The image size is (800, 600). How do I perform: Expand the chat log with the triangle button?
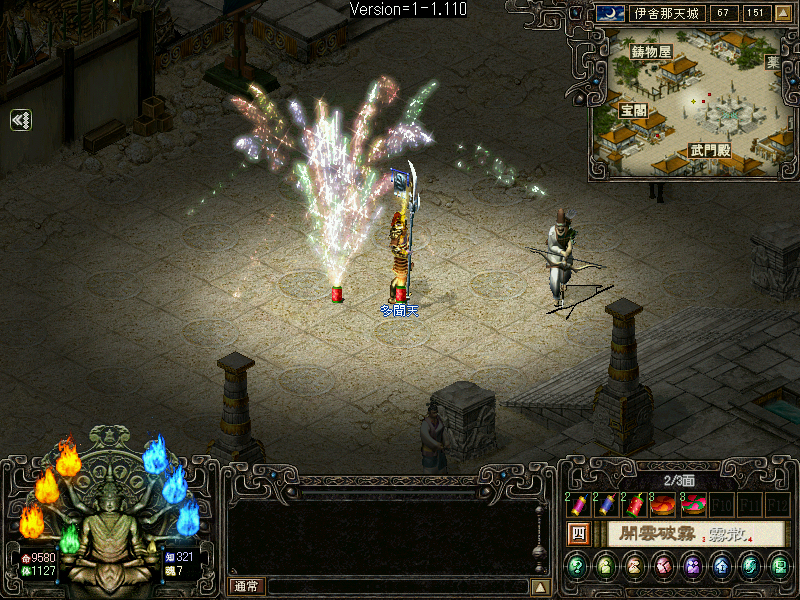point(540,586)
